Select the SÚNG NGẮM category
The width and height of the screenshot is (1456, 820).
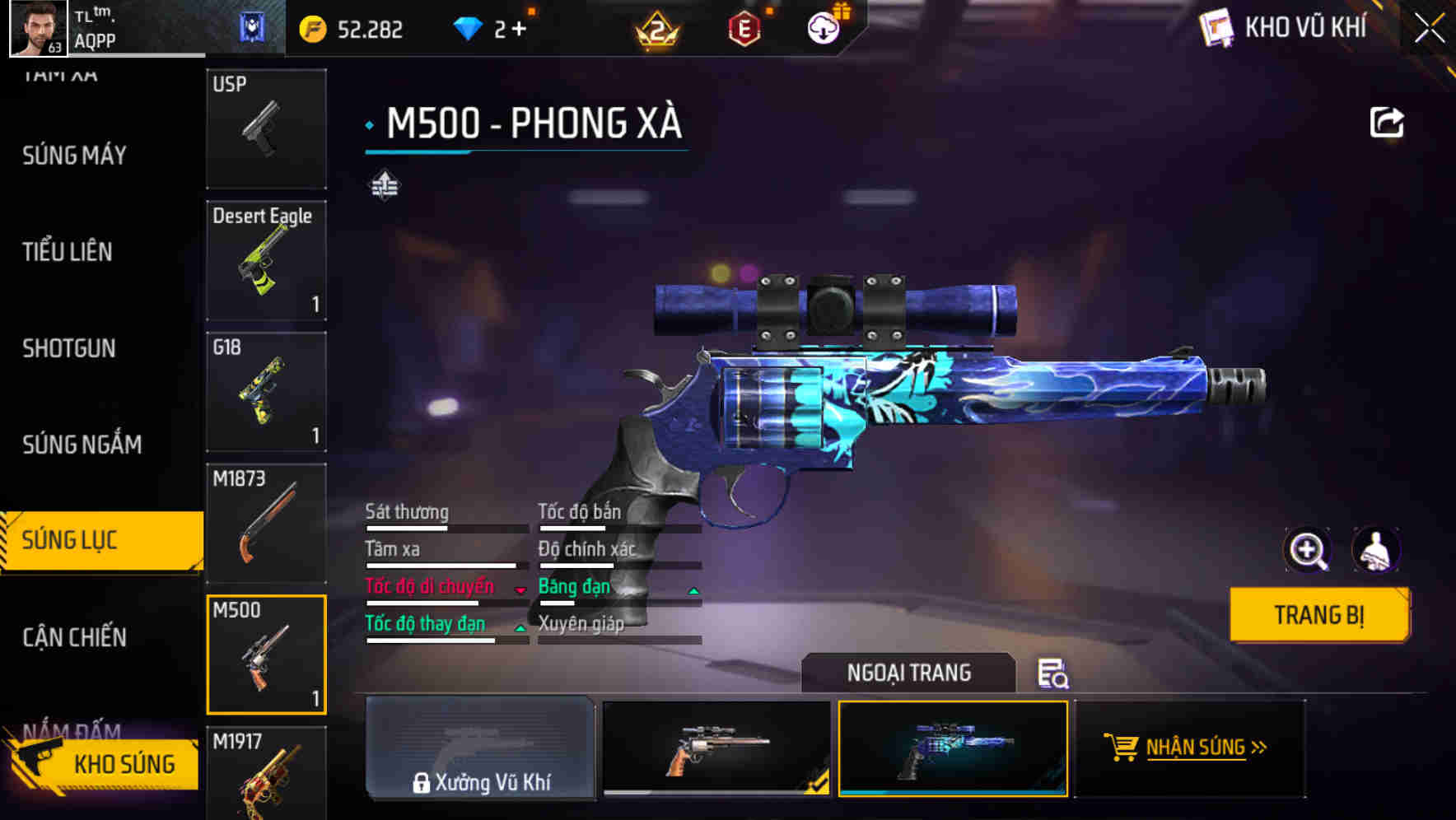click(x=80, y=445)
